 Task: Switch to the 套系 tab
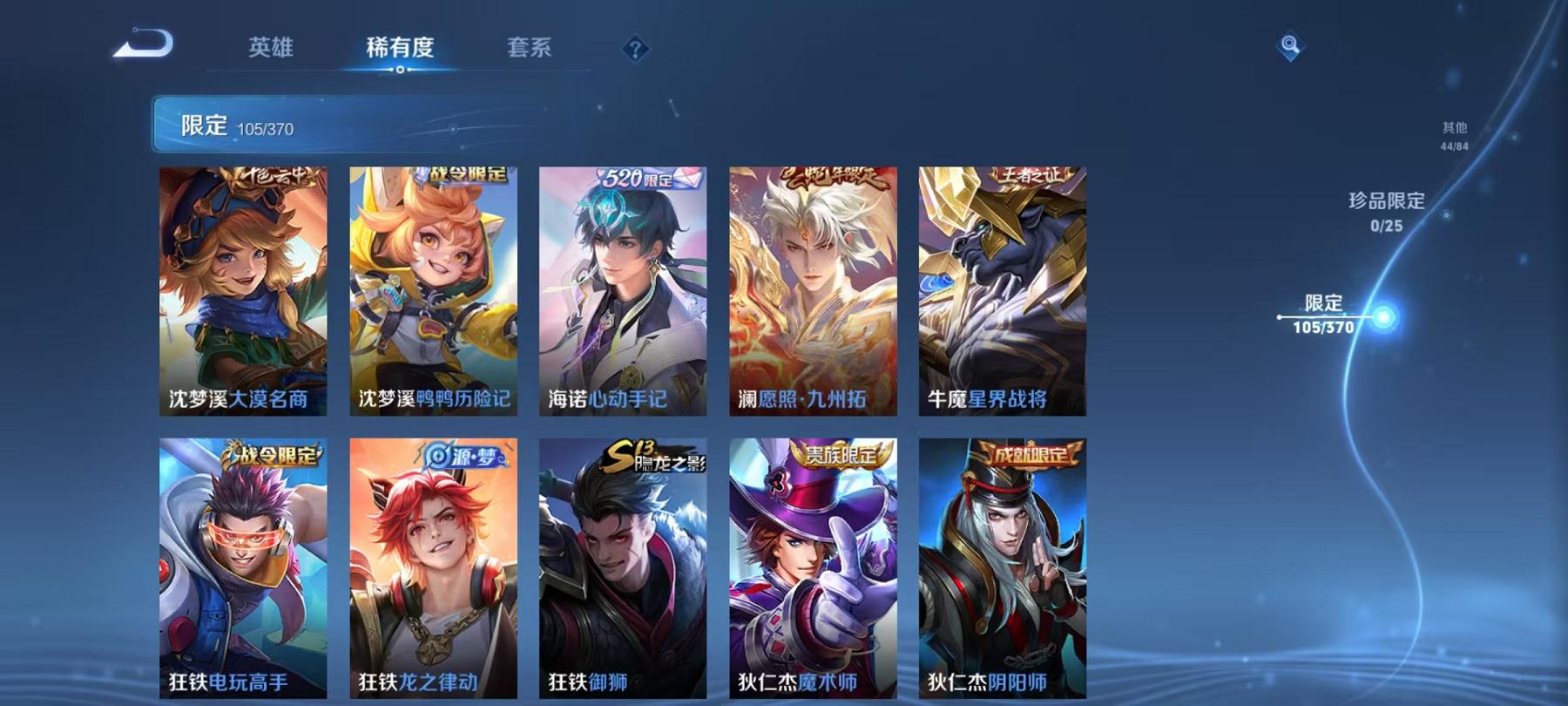(531, 50)
